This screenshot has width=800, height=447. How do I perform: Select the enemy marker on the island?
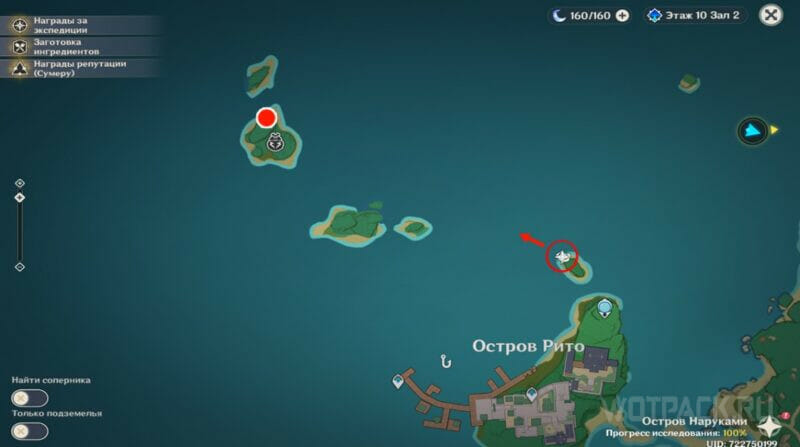tap(273, 143)
